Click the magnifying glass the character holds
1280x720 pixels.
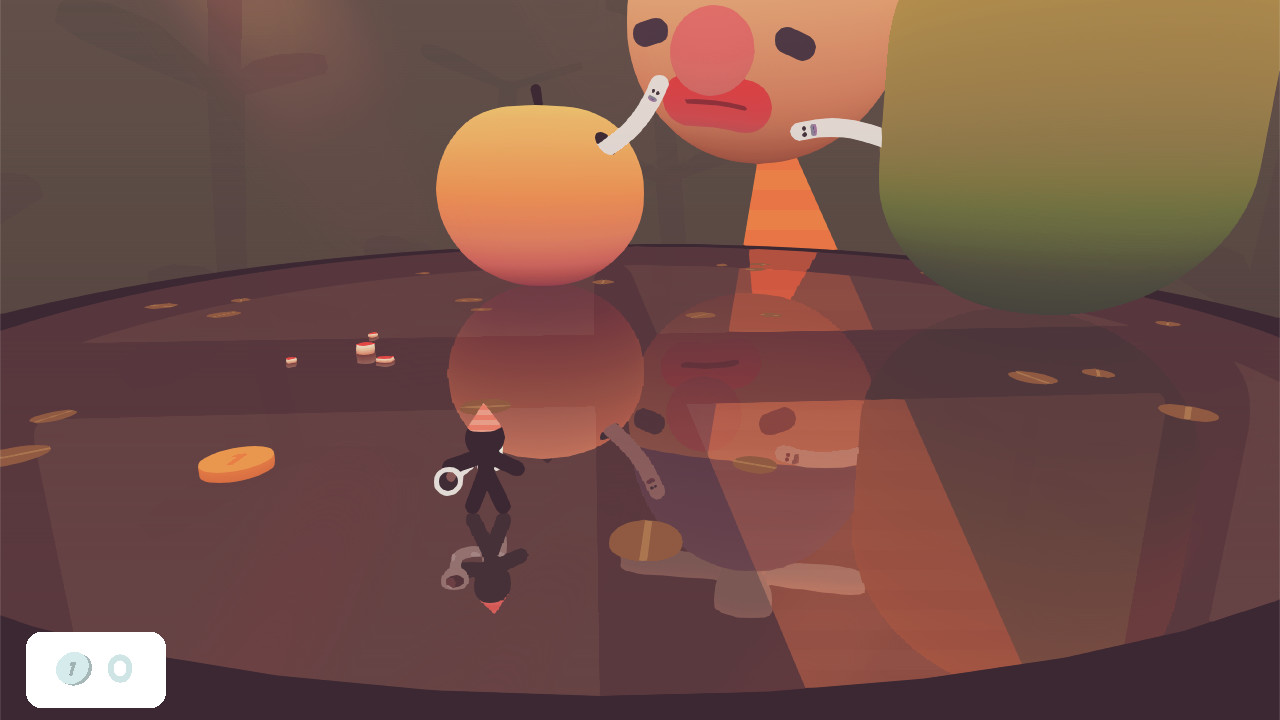[446, 482]
